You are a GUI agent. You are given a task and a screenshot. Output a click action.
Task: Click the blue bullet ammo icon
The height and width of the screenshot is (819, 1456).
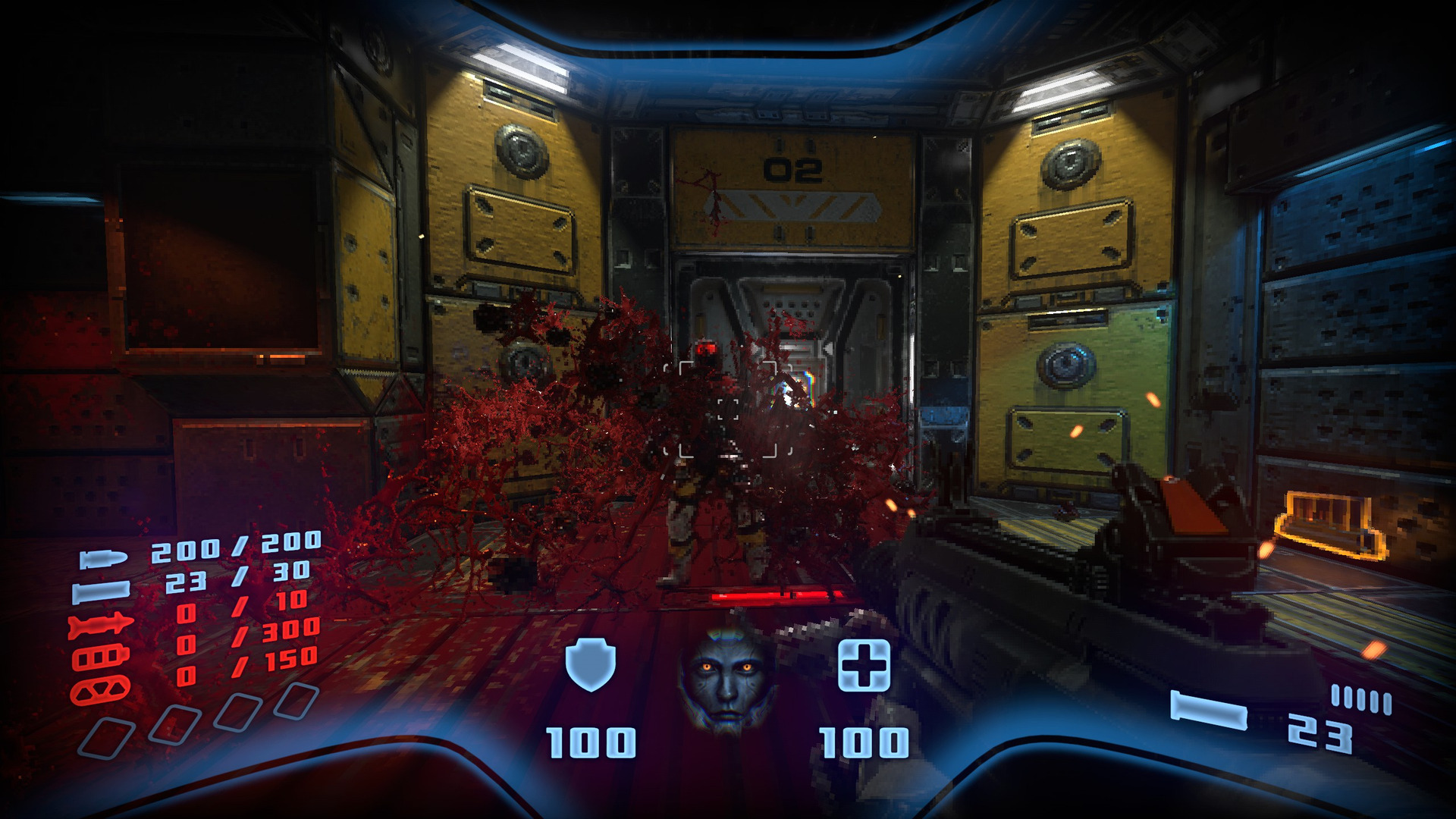[104, 560]
